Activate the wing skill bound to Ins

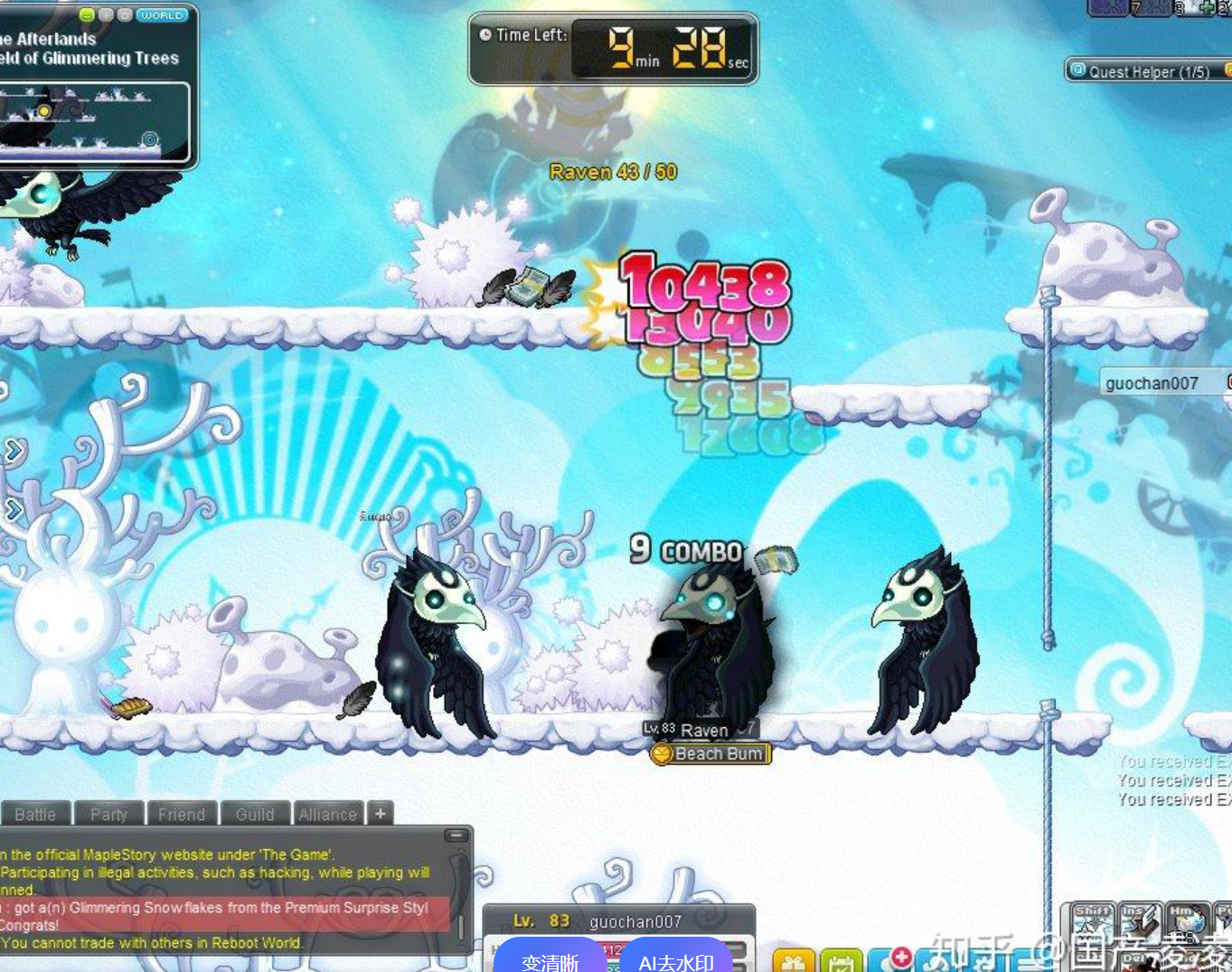pos(1139,922)
